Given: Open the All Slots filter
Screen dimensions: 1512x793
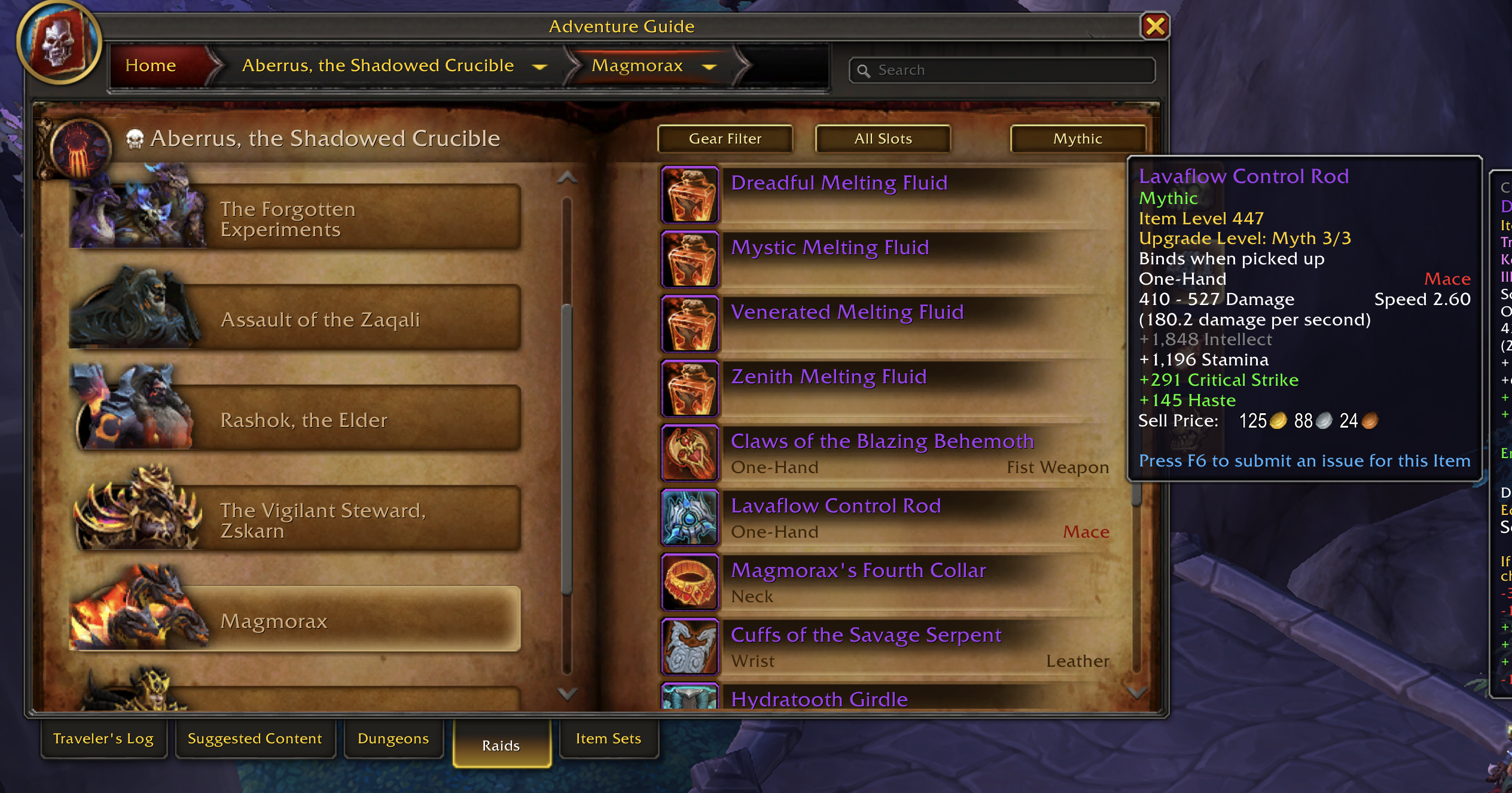Looking at the screenshot, I should tap(883, 139).
